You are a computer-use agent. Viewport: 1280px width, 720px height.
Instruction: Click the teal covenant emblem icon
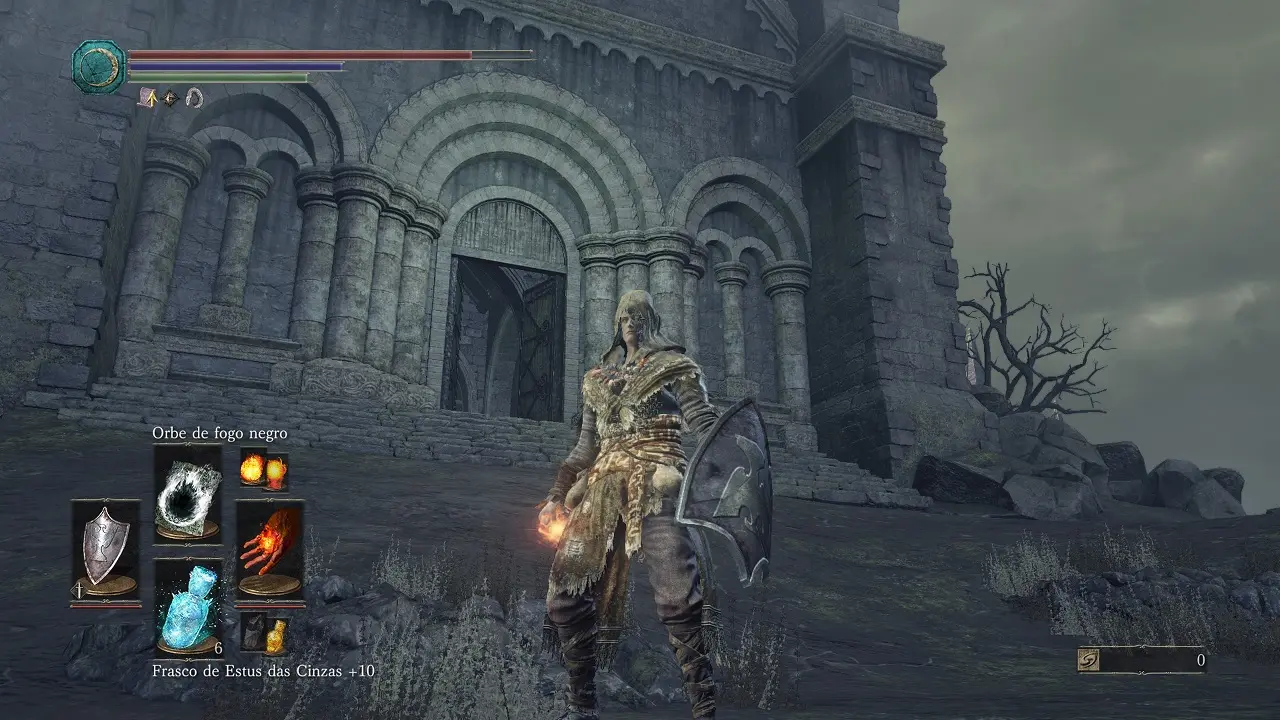pyautogui.click(x=99, y=67)
